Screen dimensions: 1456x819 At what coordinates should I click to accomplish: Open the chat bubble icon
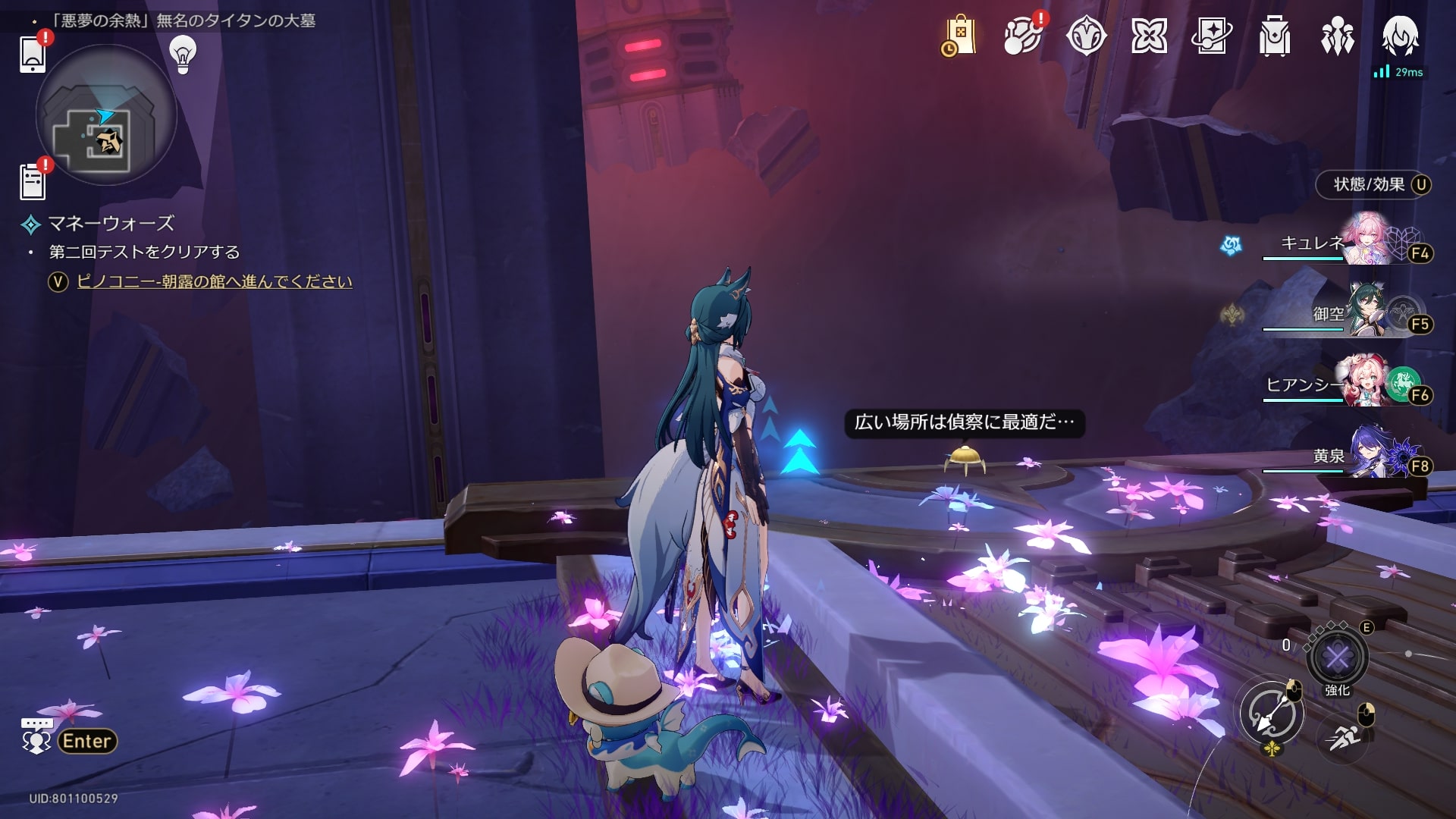pos(36,736)
